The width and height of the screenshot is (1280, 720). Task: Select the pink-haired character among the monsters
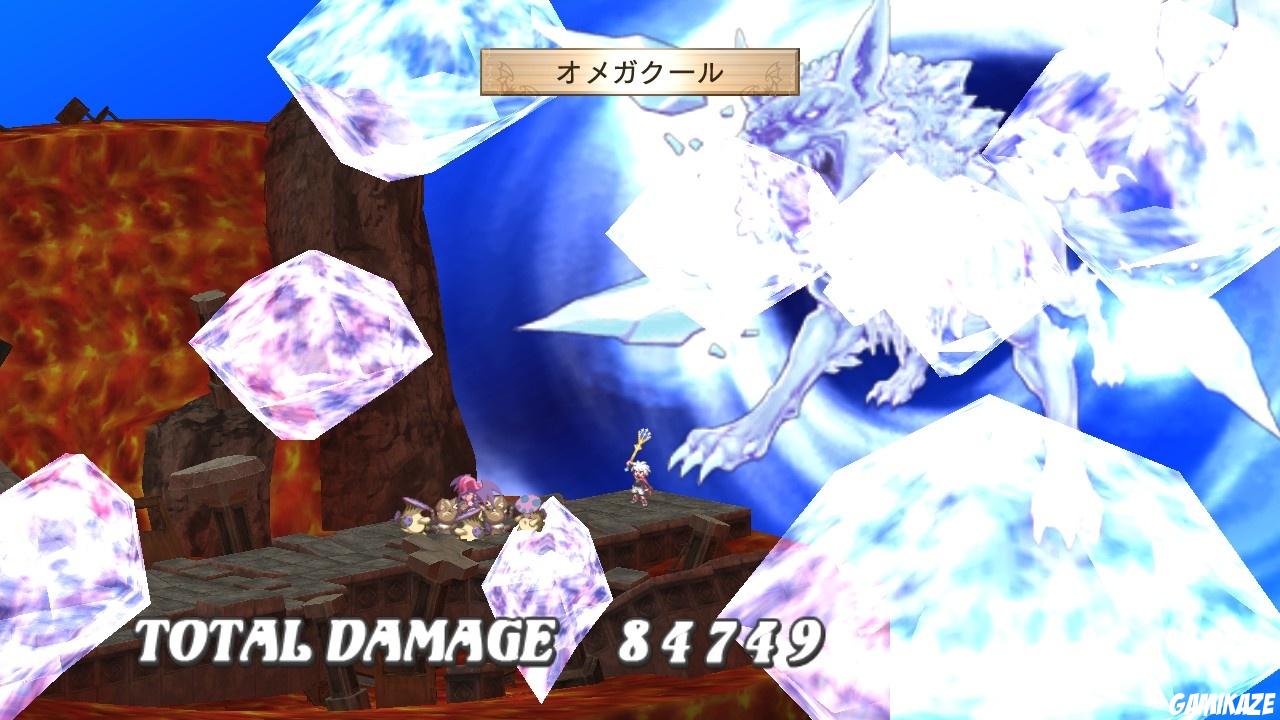pos(468,490)
